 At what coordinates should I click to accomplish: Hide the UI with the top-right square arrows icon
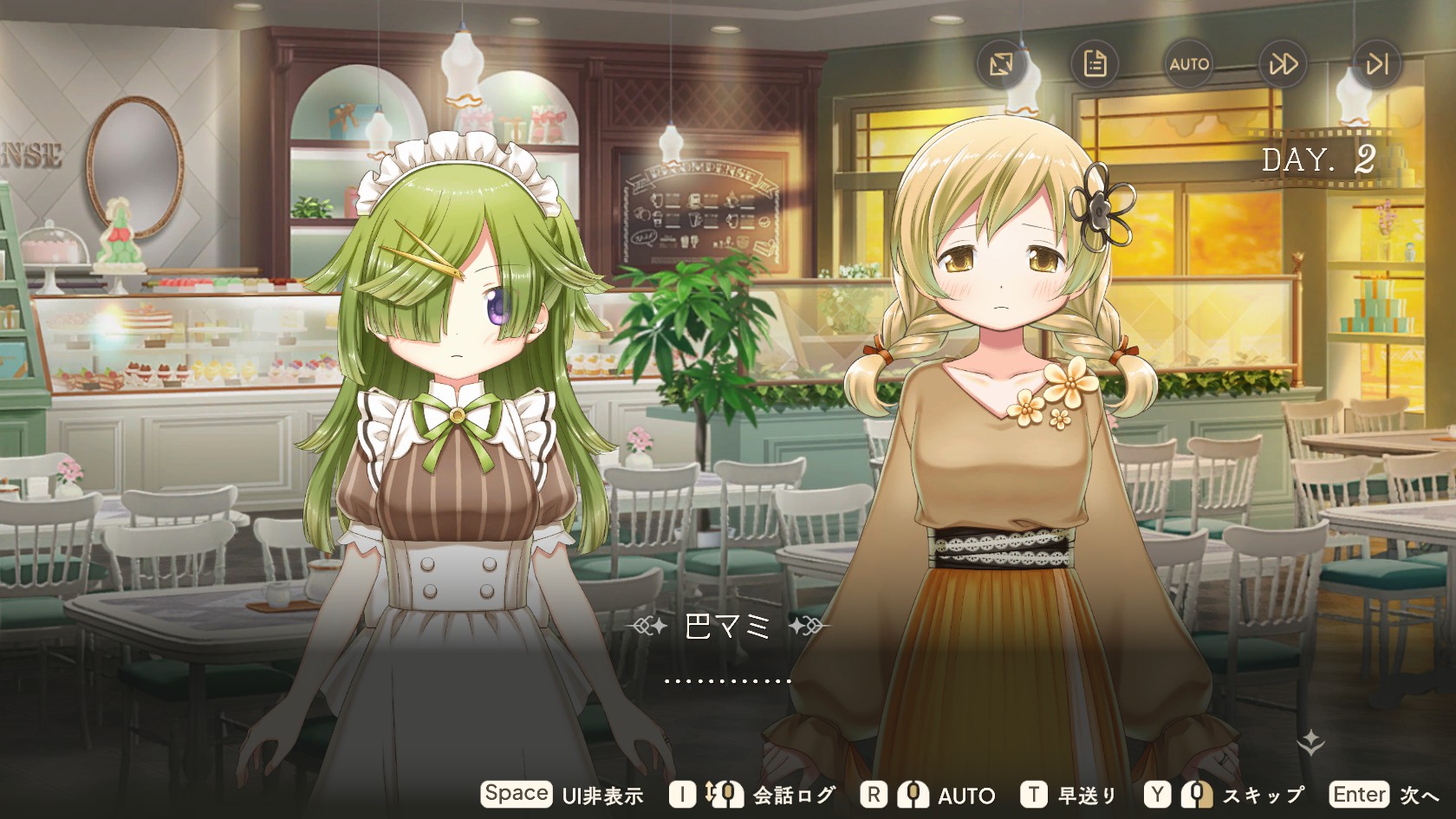click(1001, 64)
